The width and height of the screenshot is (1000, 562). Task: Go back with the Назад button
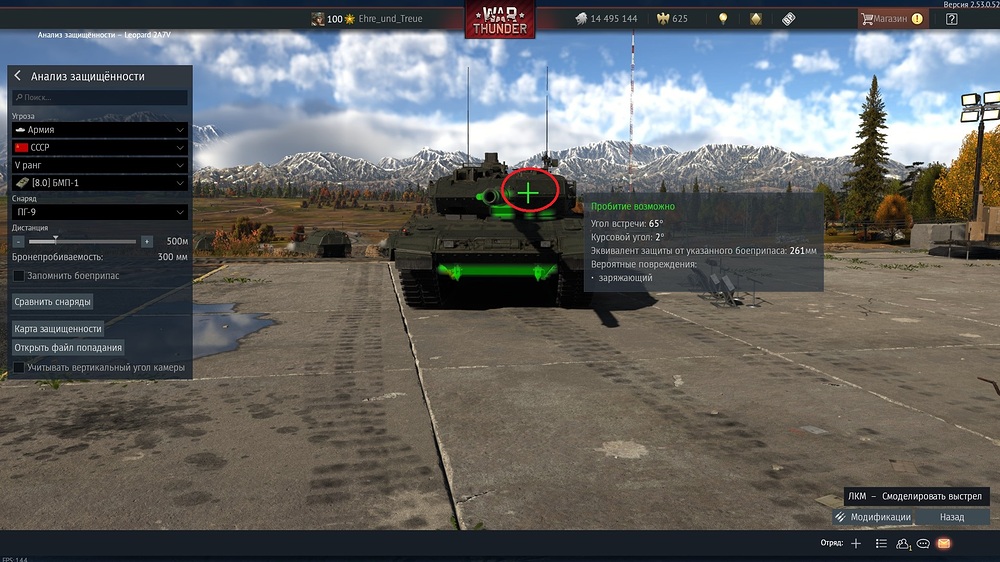coord(952,517)
